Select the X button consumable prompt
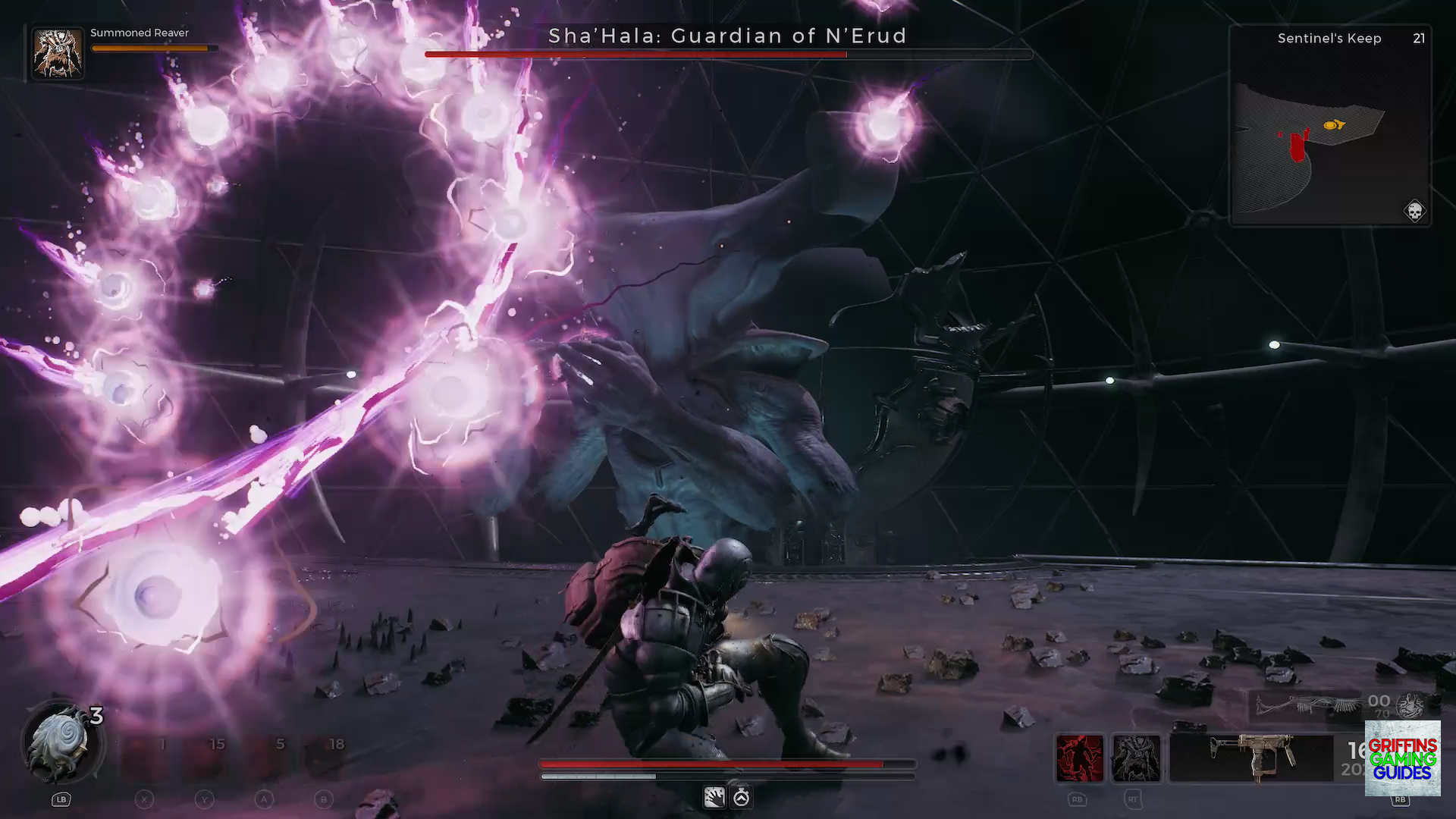The height and width of the screenshot is (819, 1456). click(x=143, y=799)
